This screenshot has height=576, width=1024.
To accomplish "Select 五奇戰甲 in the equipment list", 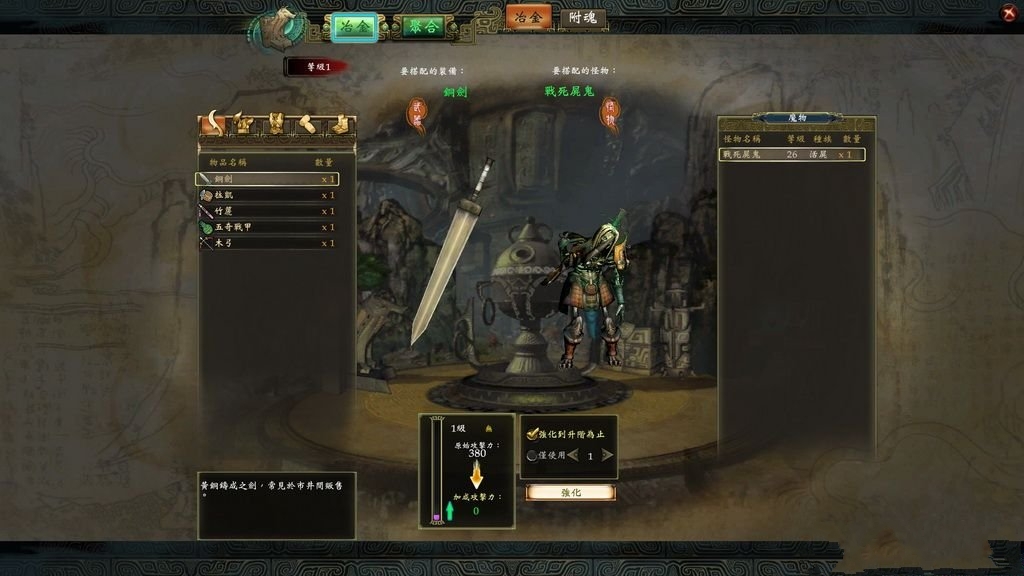I will (x=267, y=227).
